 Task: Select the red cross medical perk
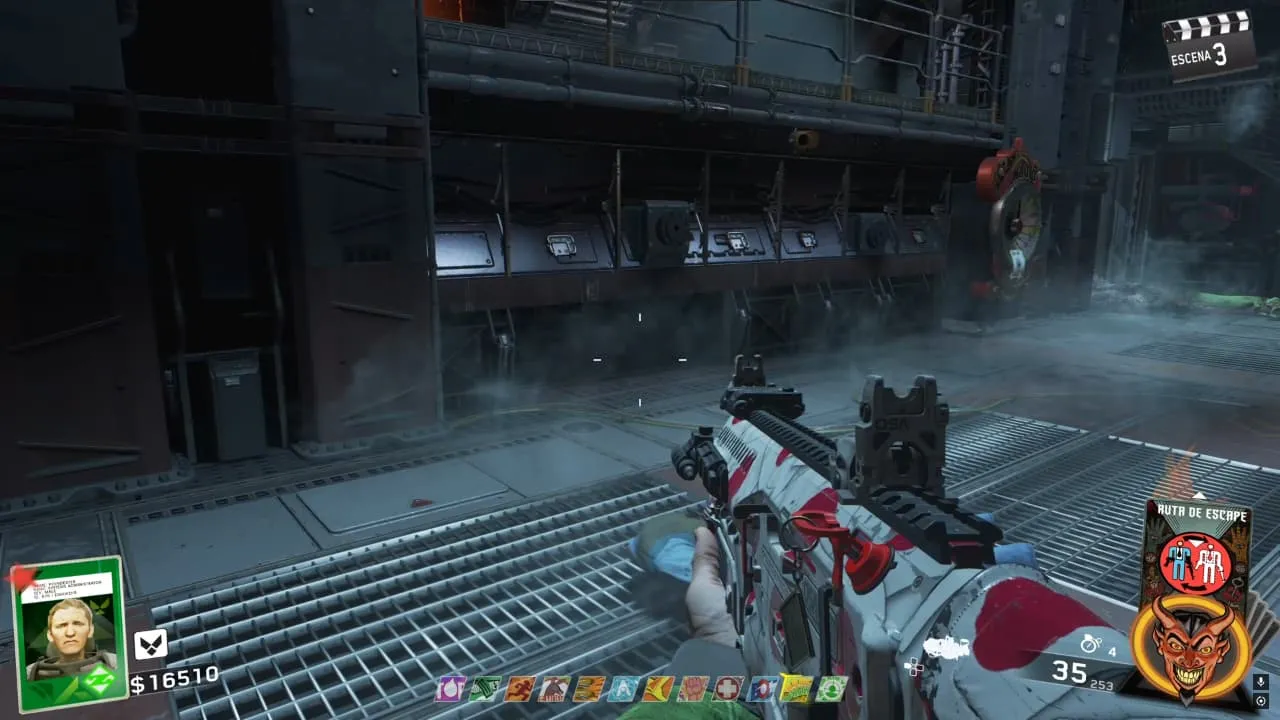(x=729, y=688)
